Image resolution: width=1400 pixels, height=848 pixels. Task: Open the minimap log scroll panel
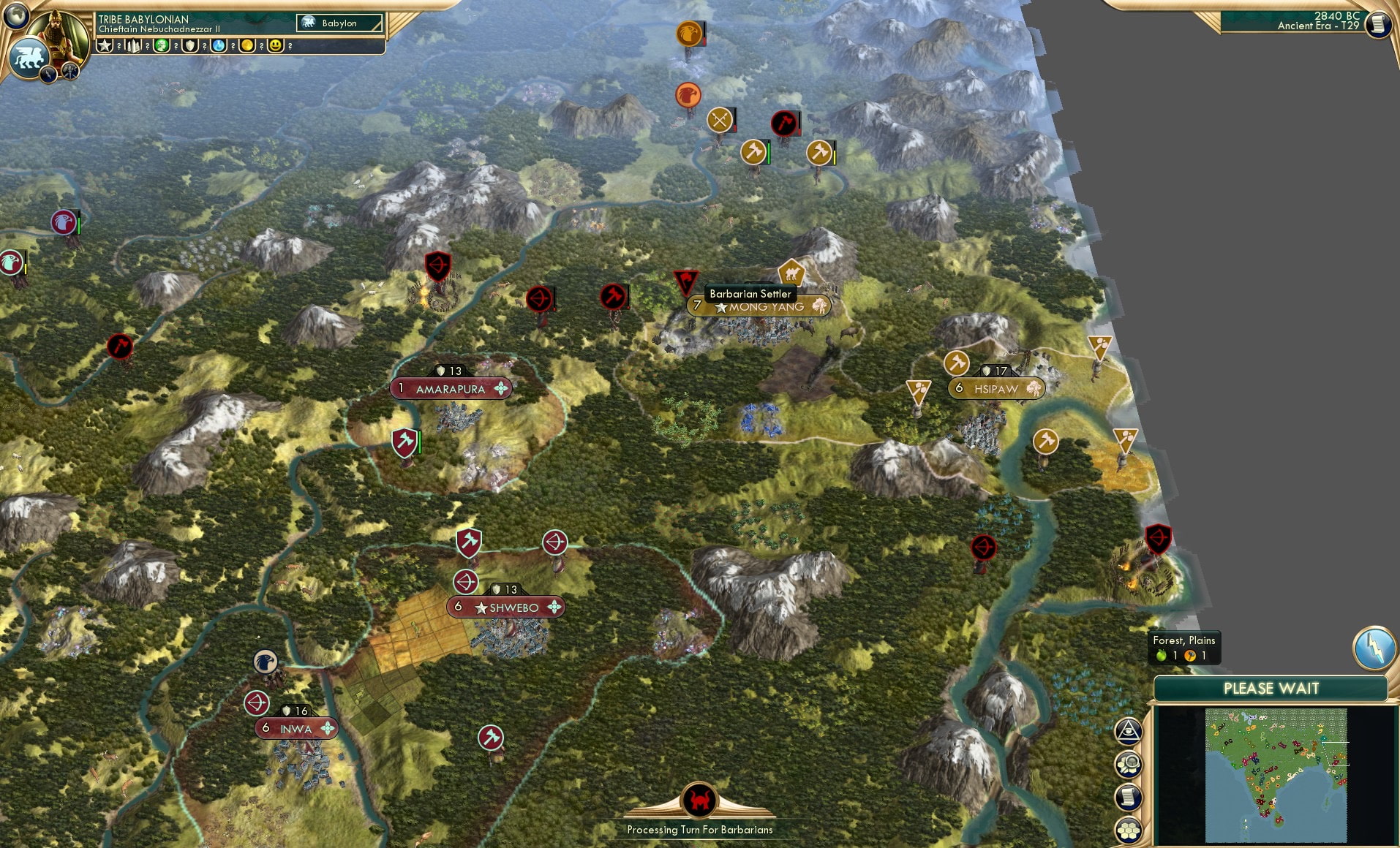pyautogui.click(x=1128, y=797)
